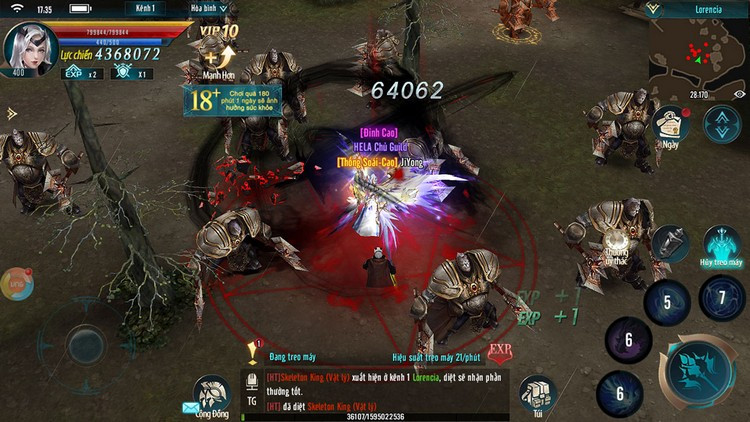
Task: Toggle the double-arrow expand button beside minimap
Action: click(720, 124)
